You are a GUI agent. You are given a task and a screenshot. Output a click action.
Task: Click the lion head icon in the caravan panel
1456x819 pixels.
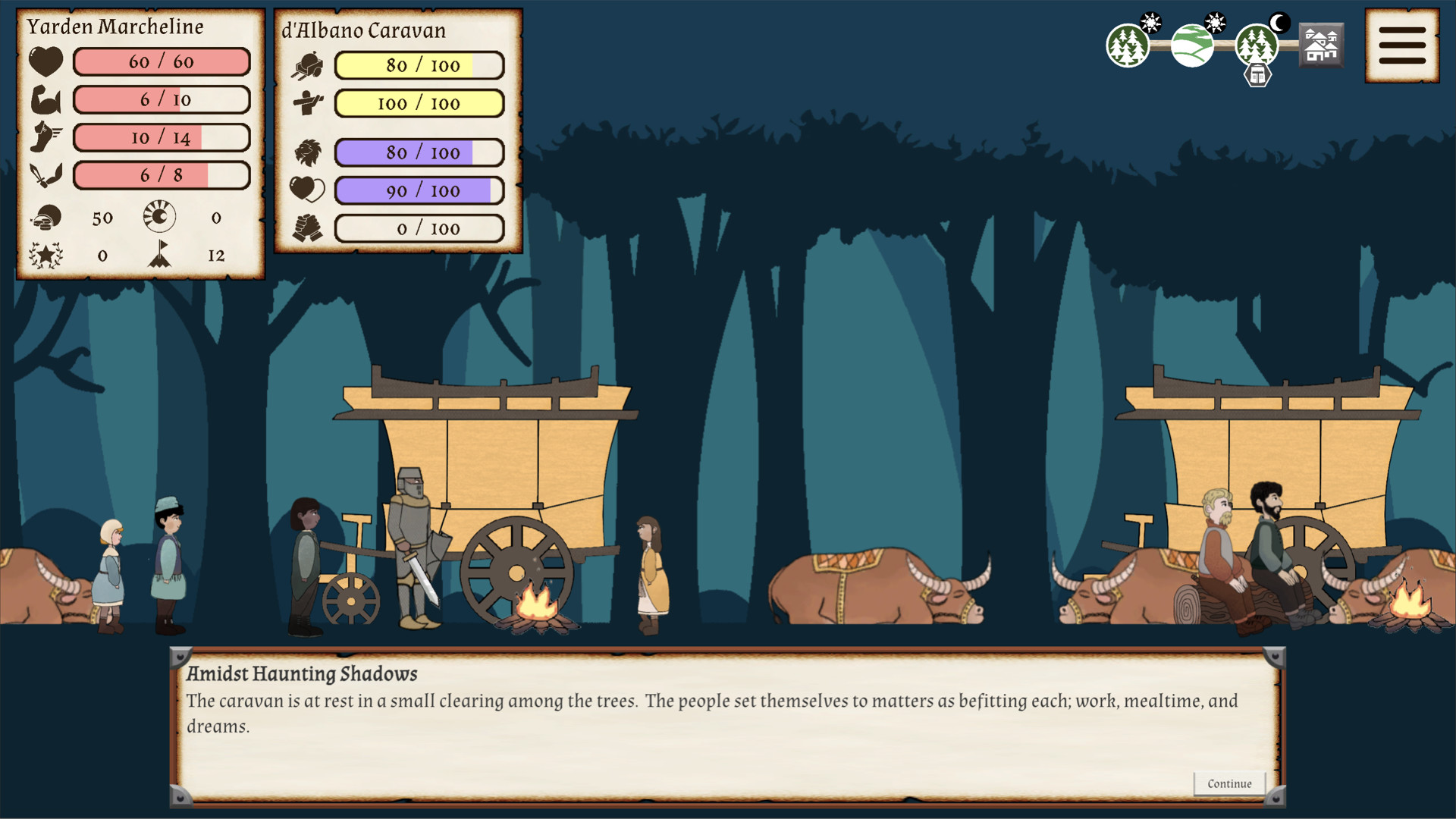(x=307, y=152)
